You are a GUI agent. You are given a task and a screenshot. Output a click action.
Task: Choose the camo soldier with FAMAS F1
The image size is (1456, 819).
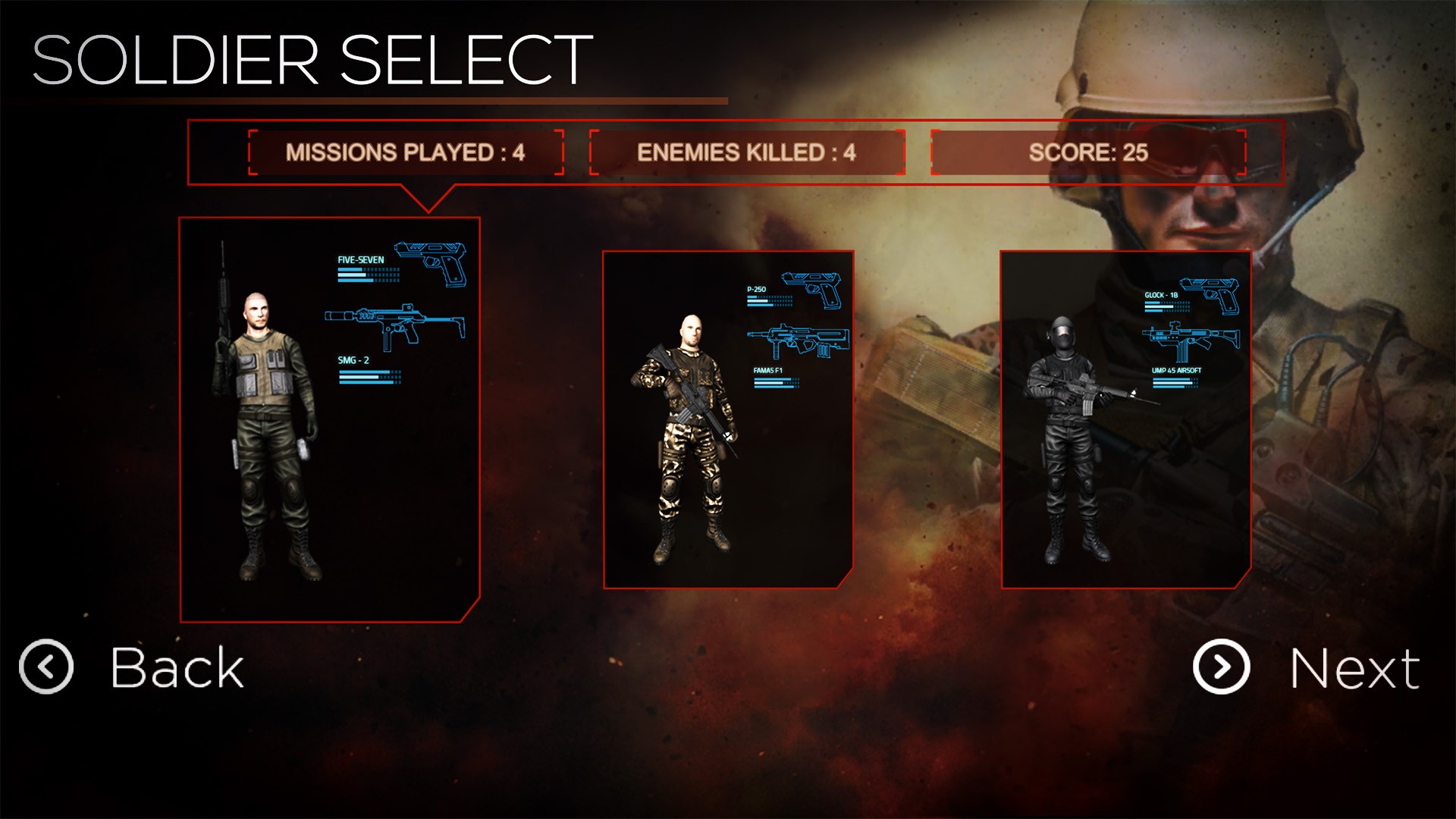[728, 419]
